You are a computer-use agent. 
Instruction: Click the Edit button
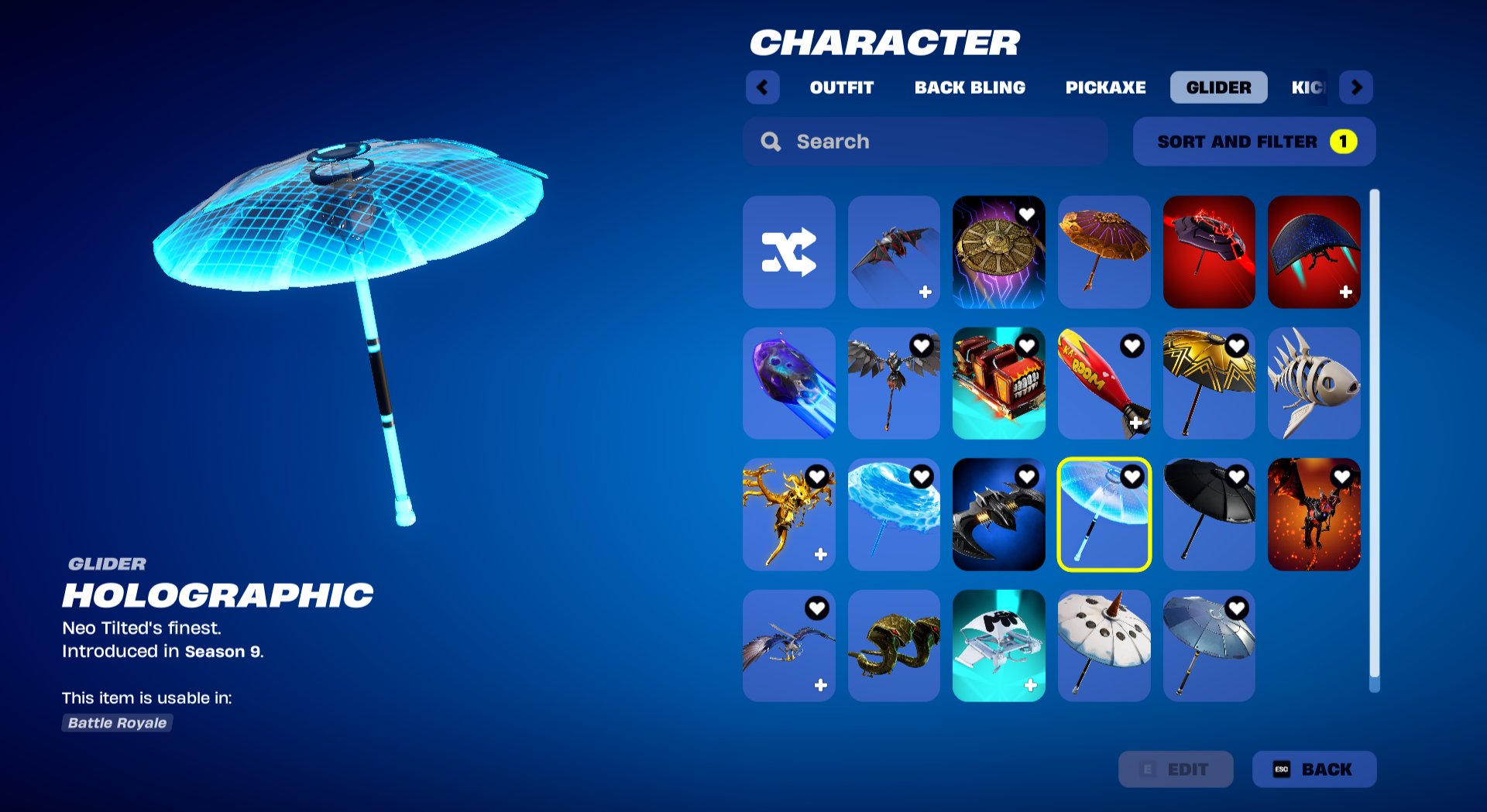point(1176,769)
